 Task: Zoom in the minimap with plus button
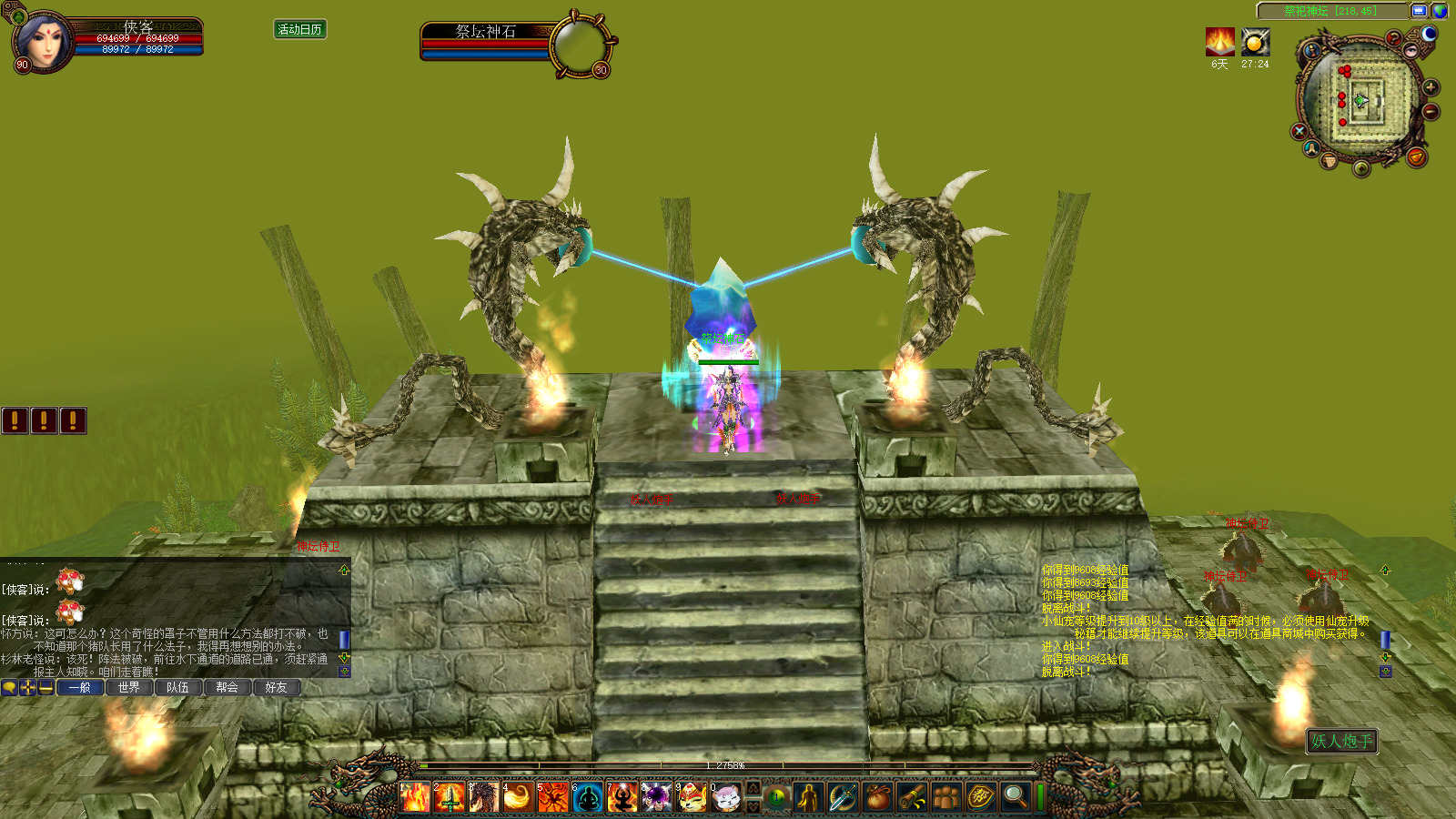tap(1431, 87)
